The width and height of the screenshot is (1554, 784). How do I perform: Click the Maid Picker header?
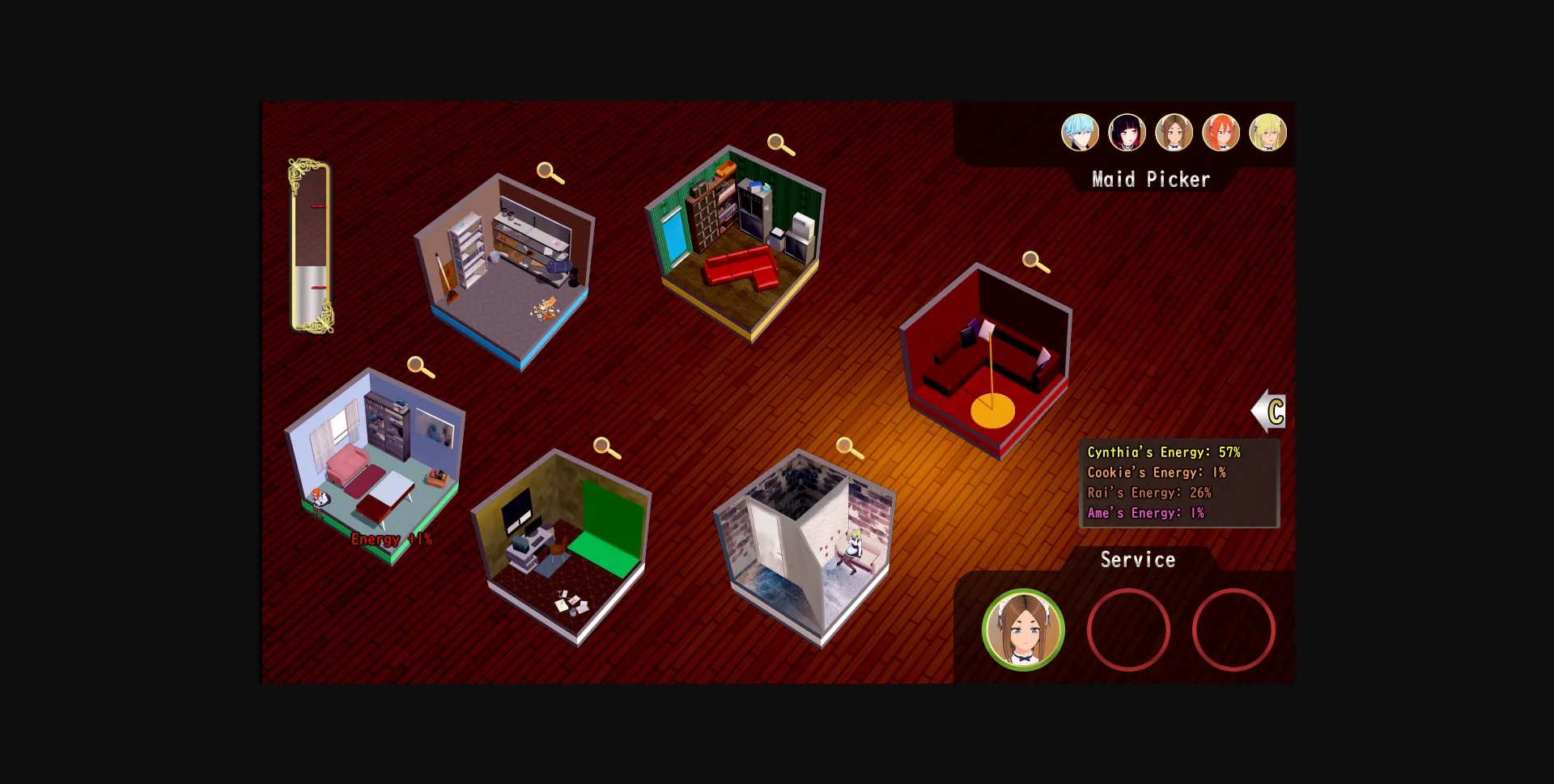[1151, 179]
